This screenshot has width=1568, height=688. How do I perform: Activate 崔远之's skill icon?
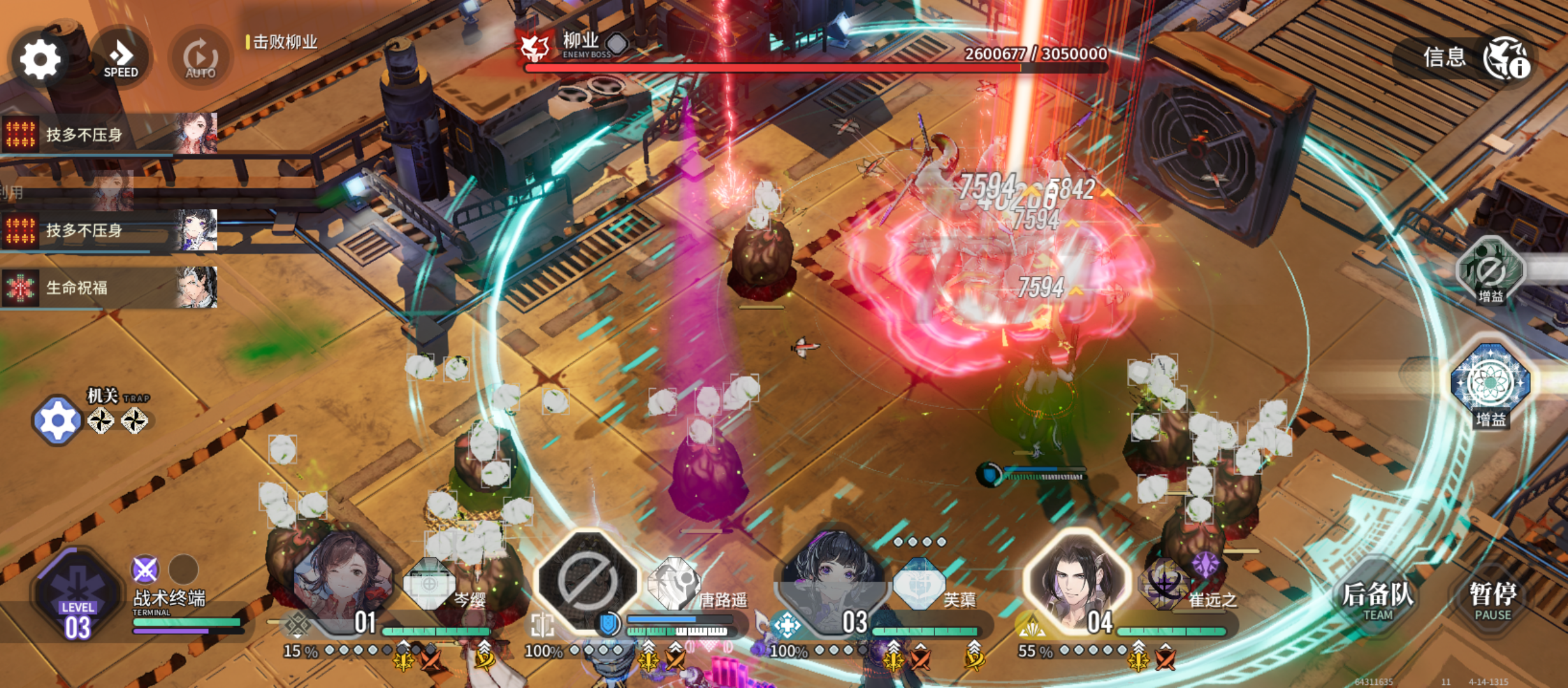click(x=1164, y=584)
